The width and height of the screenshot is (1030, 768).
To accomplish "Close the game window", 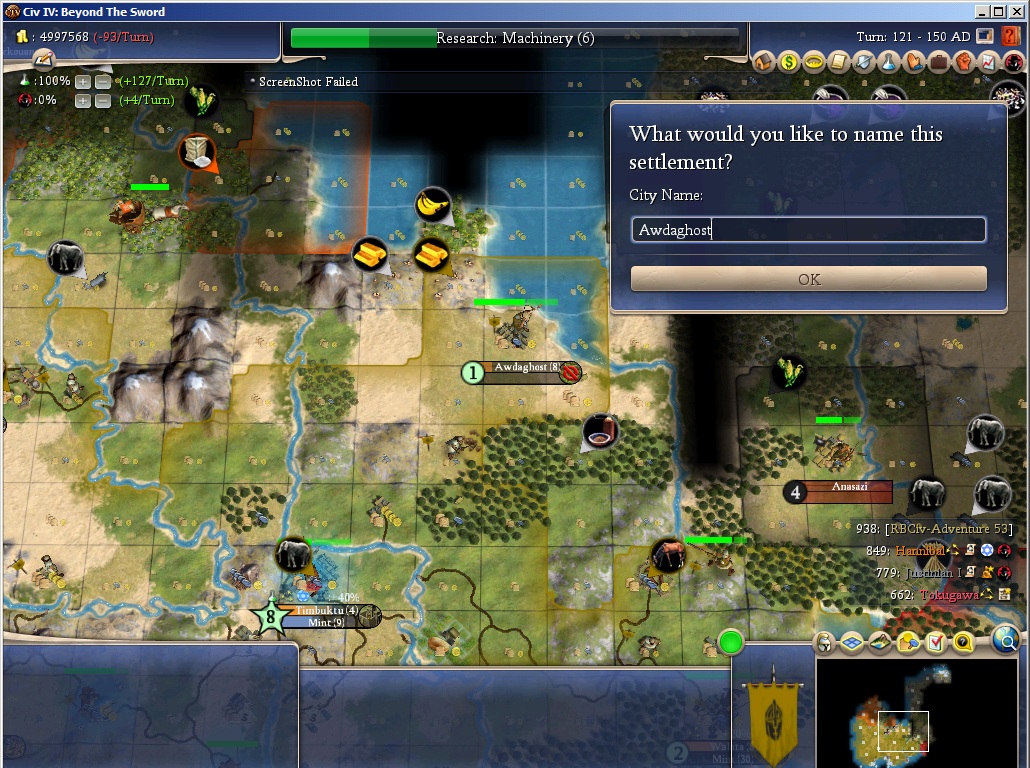I will point(1017,11).
